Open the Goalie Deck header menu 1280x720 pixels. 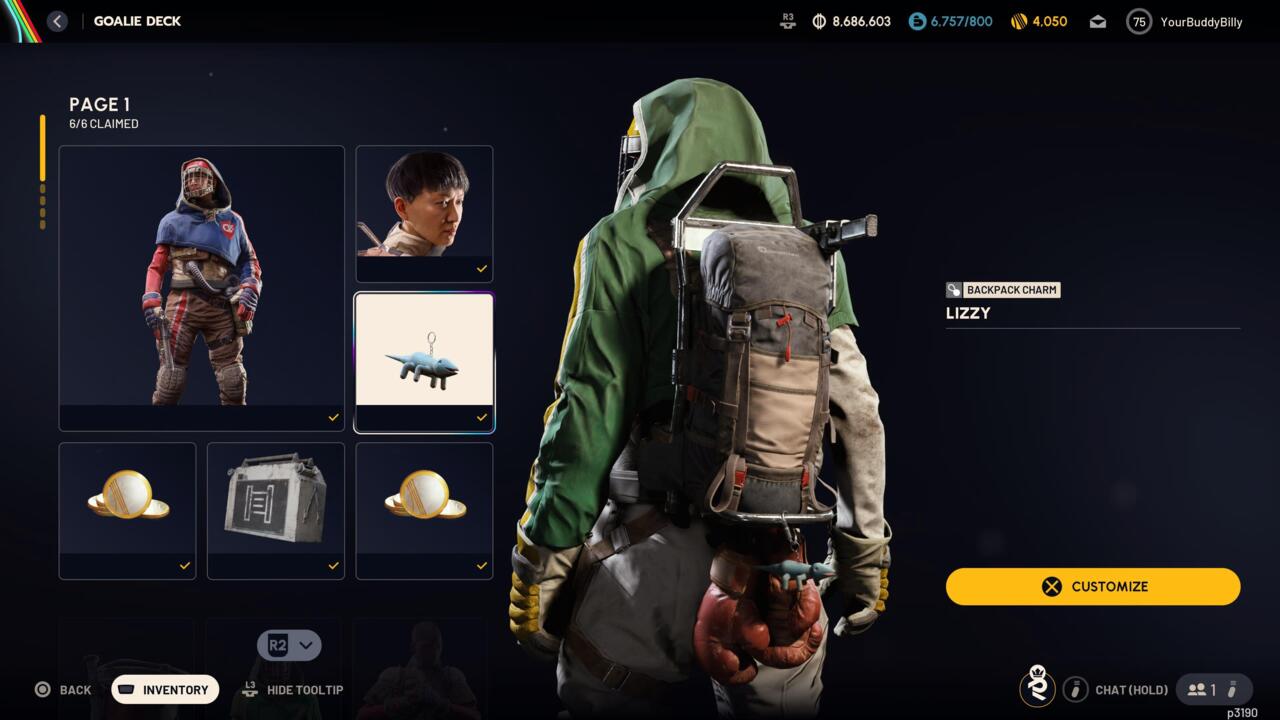137,20
